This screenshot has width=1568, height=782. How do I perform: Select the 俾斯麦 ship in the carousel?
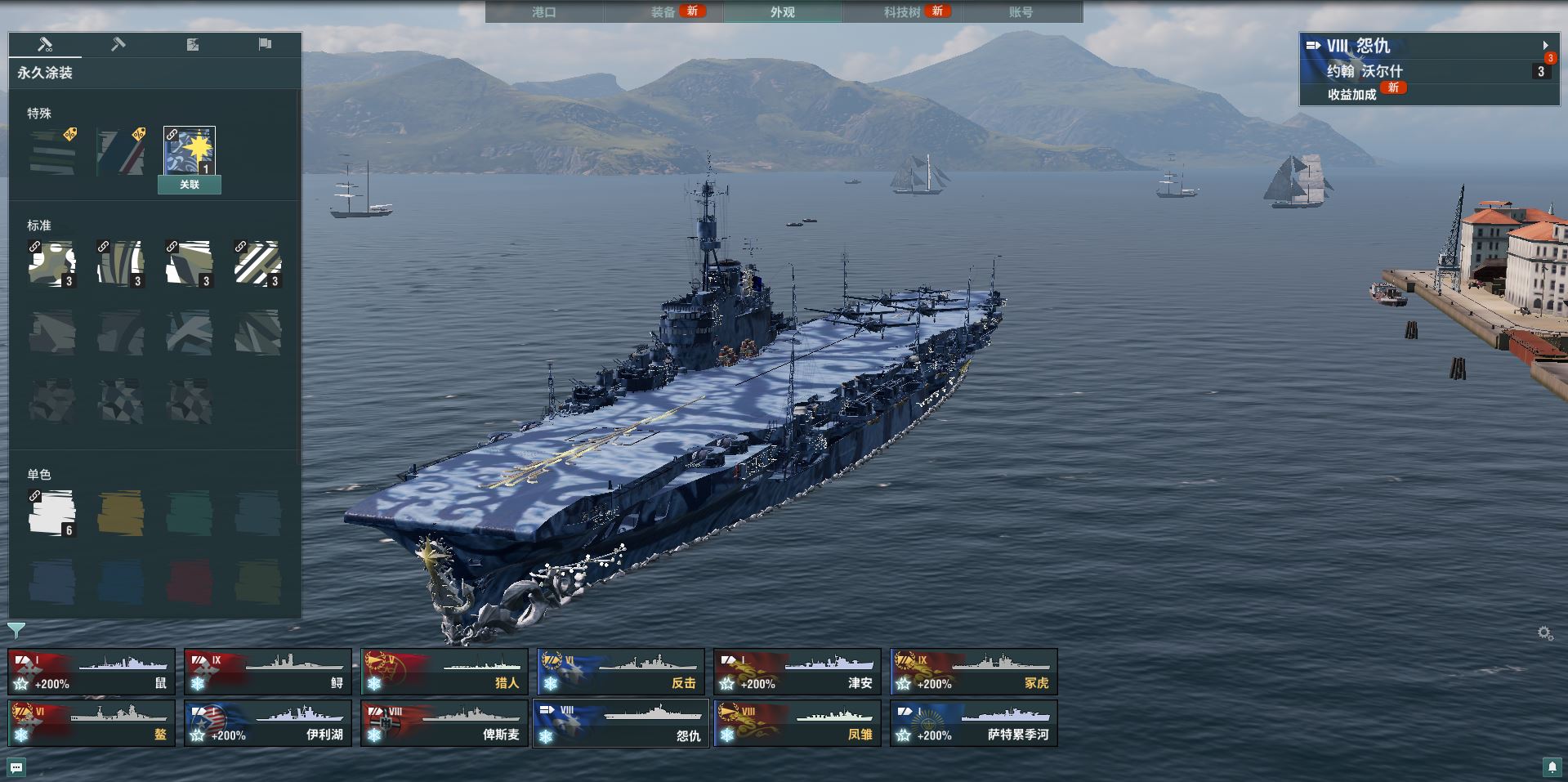point(444,723)
